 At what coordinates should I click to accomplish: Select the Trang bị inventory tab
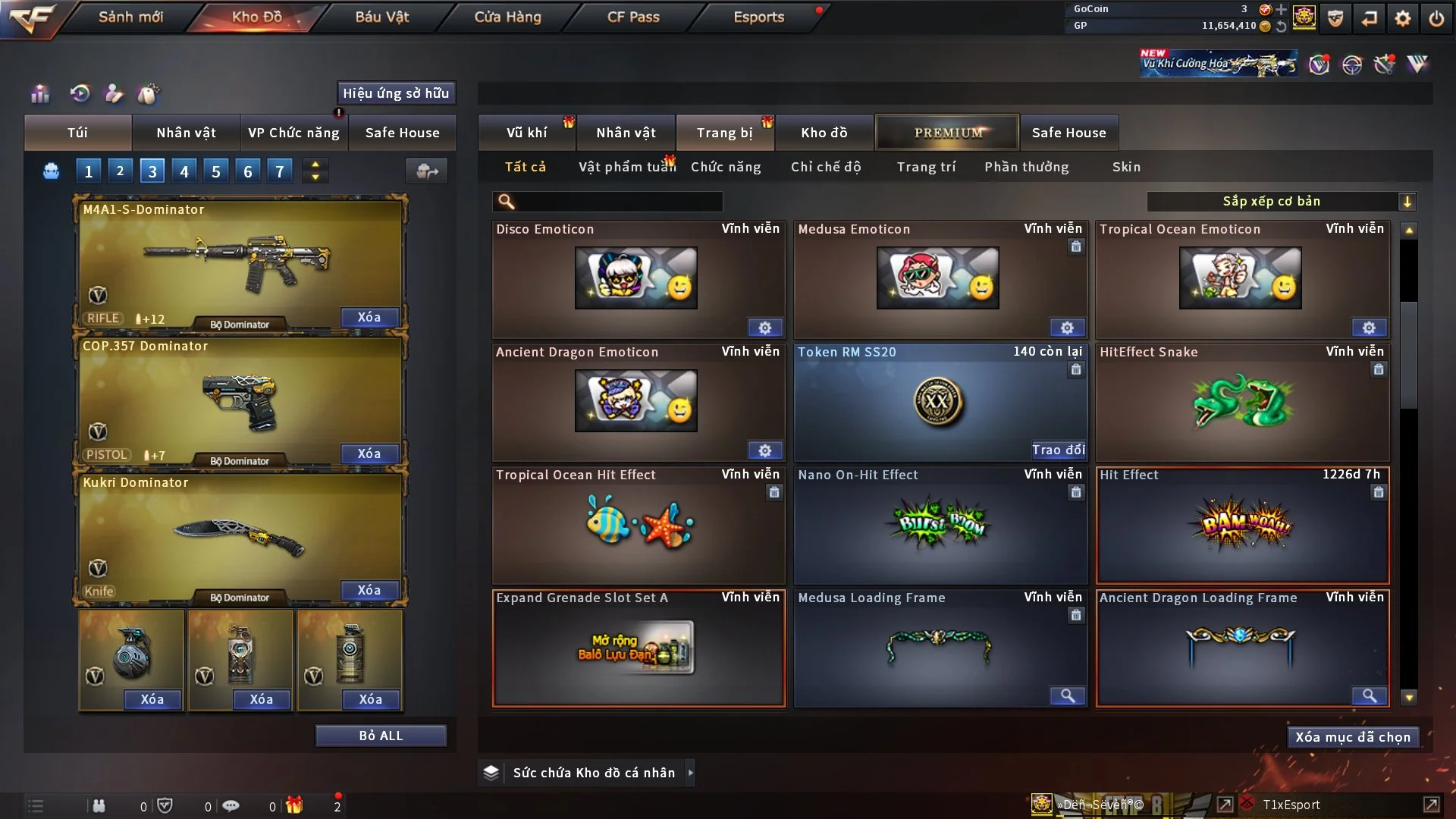point(724,133)
